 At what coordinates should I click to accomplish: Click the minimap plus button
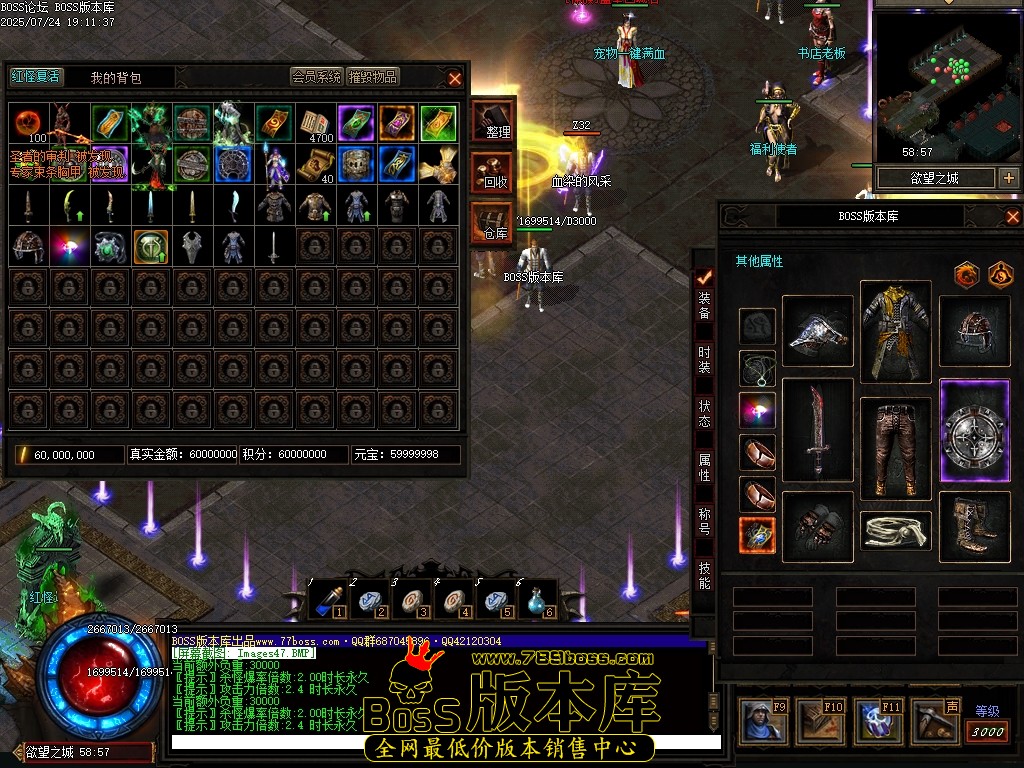tap(1008, 178)
